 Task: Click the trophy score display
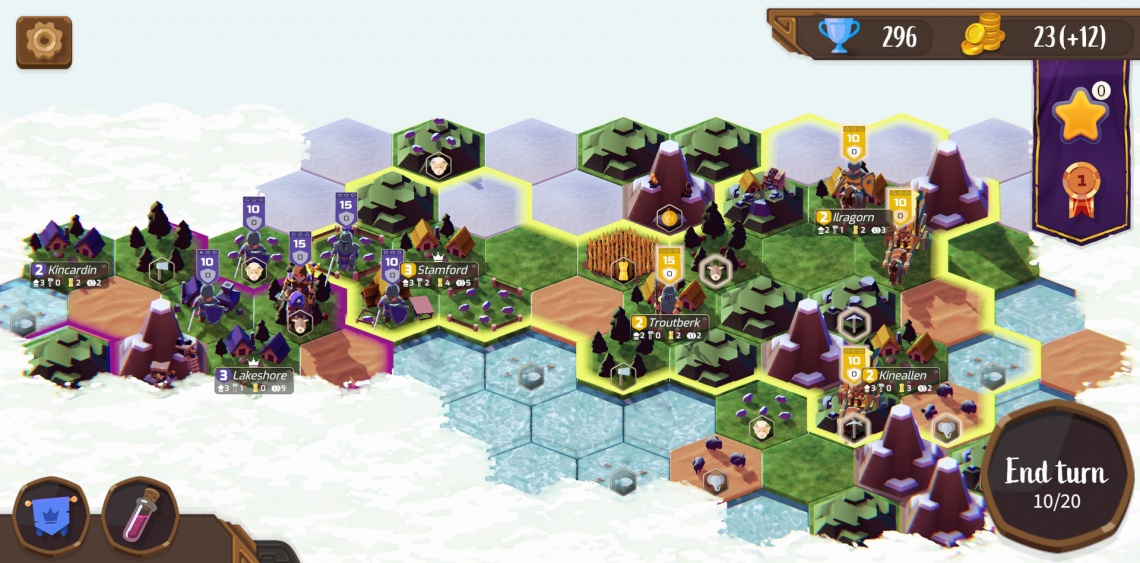(870, 37)
